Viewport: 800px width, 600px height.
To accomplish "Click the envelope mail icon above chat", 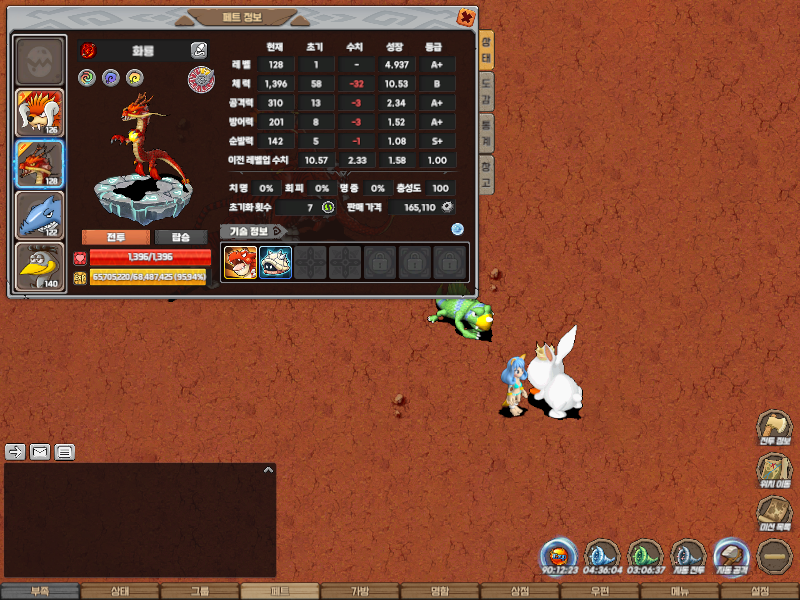I will point(40,452).
